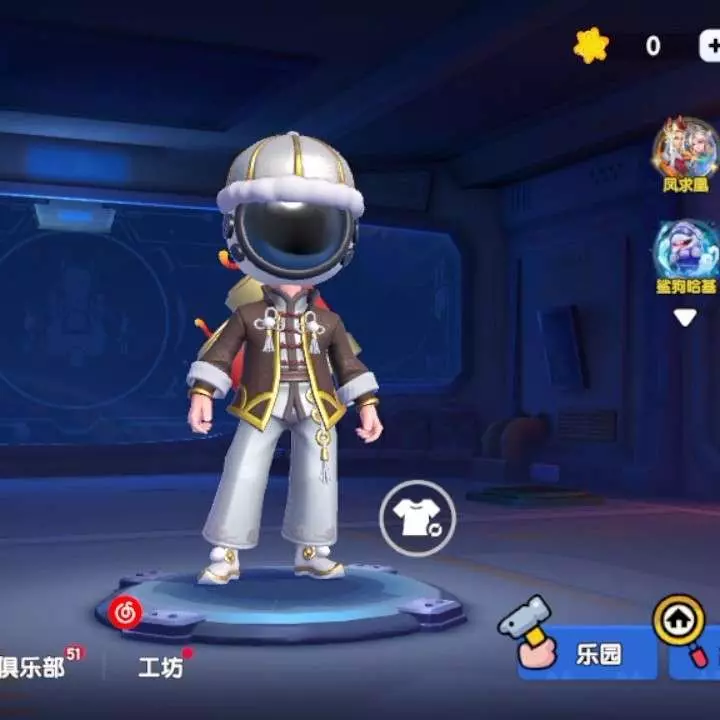Click the red music swirl icon
Viewport: 720px width, 720px height.
125,613
